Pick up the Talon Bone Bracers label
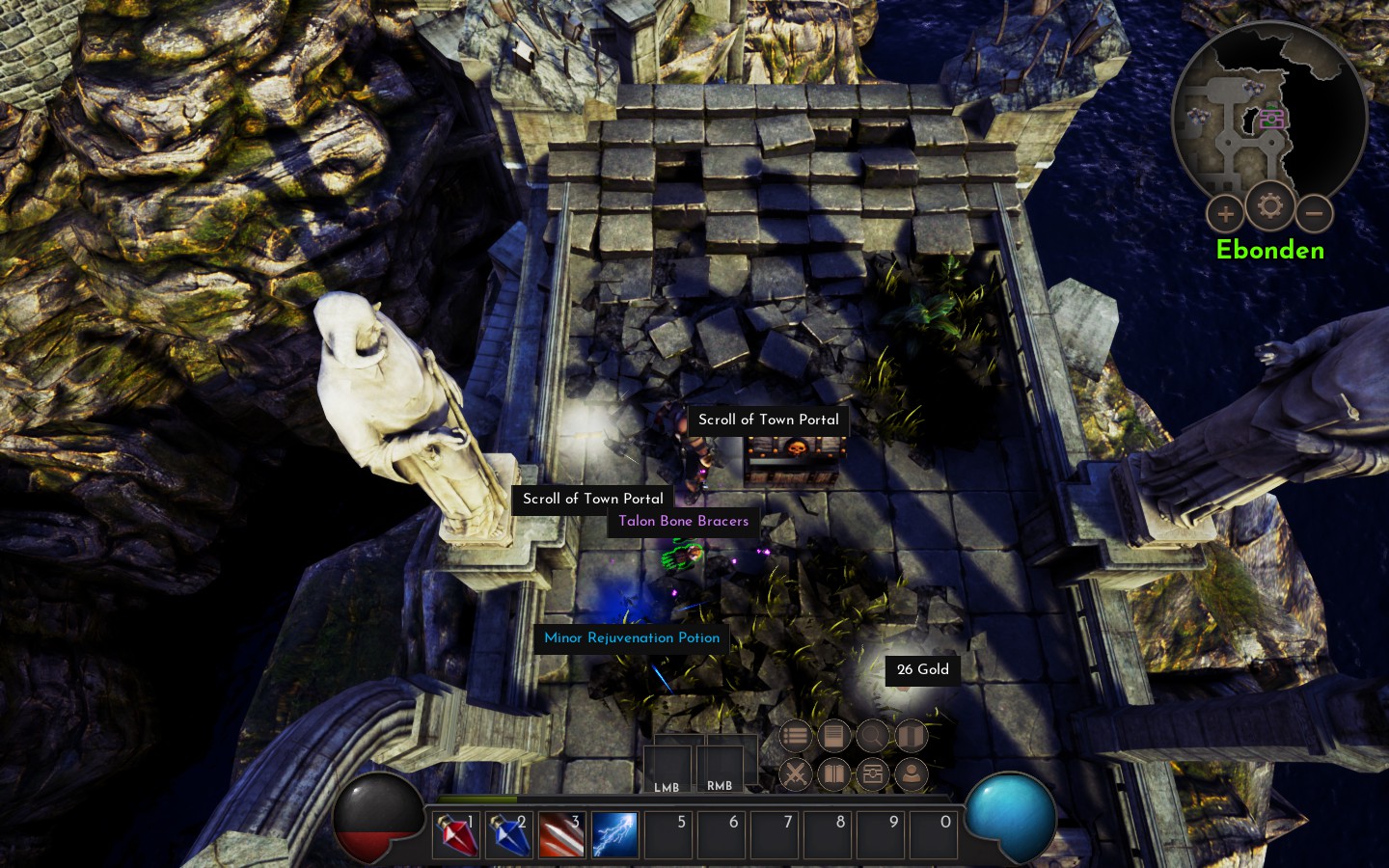 (683, 522)
